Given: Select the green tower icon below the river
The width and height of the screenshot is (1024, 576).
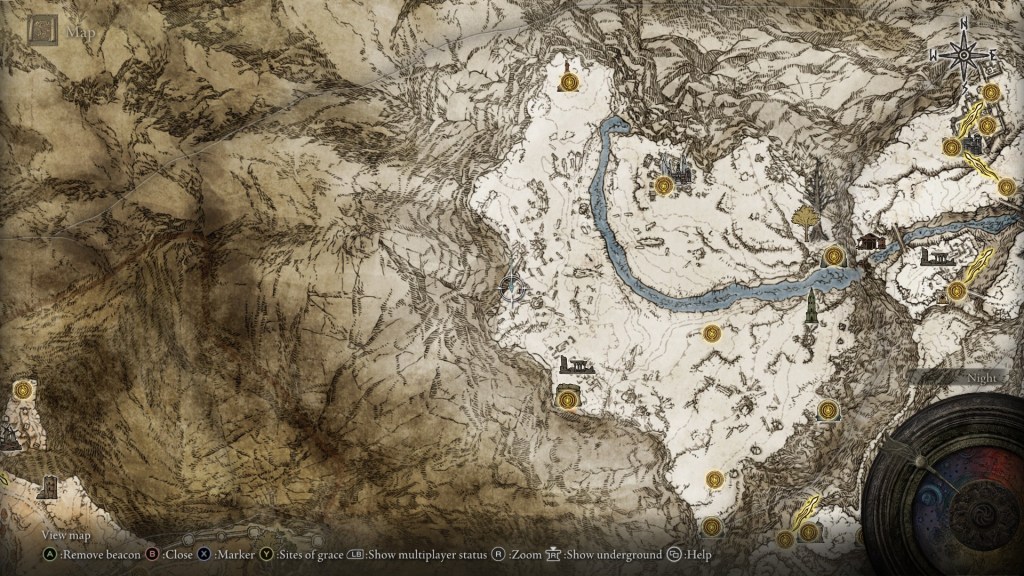Looking at the screenshot, I should [811, 305].
